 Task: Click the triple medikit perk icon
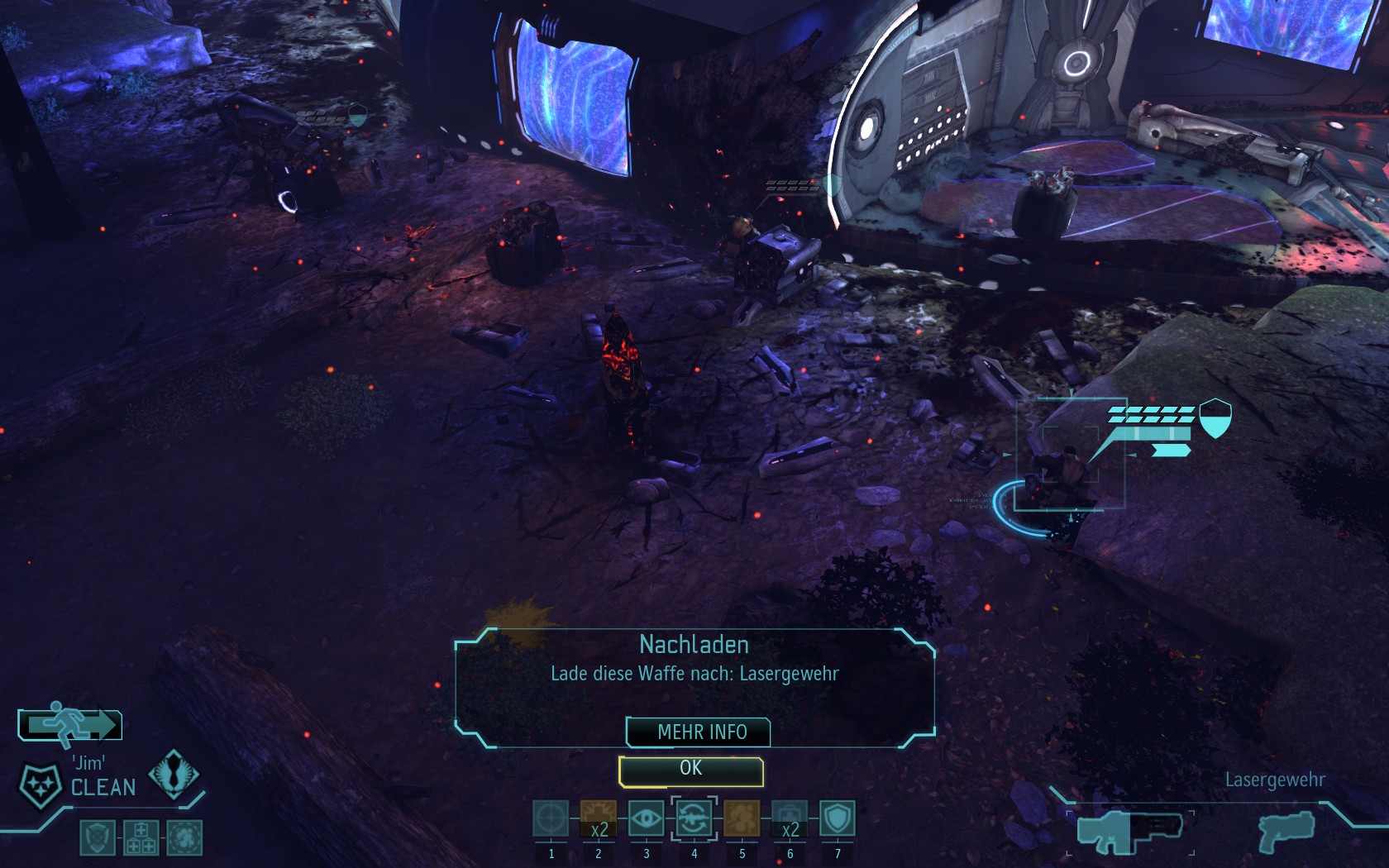pyautogui.click(x=141, y=837)
